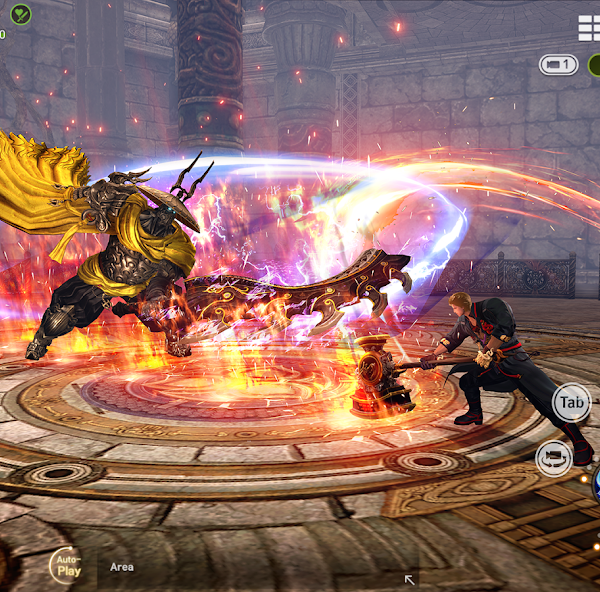The height and width of the screenshot is (592, 600).
Task: Tap the camera rotate swap button
Action: tap(553, 458)
